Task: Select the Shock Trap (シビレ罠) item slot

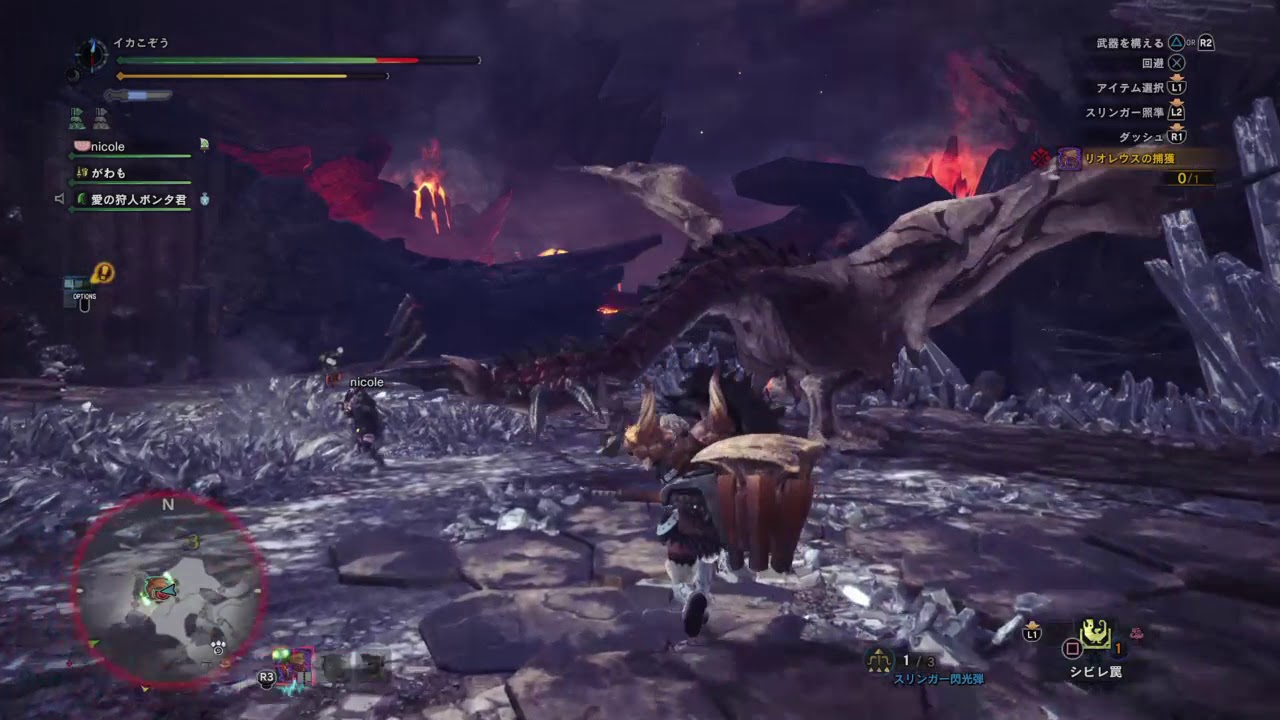Action: coord(1097,635)
